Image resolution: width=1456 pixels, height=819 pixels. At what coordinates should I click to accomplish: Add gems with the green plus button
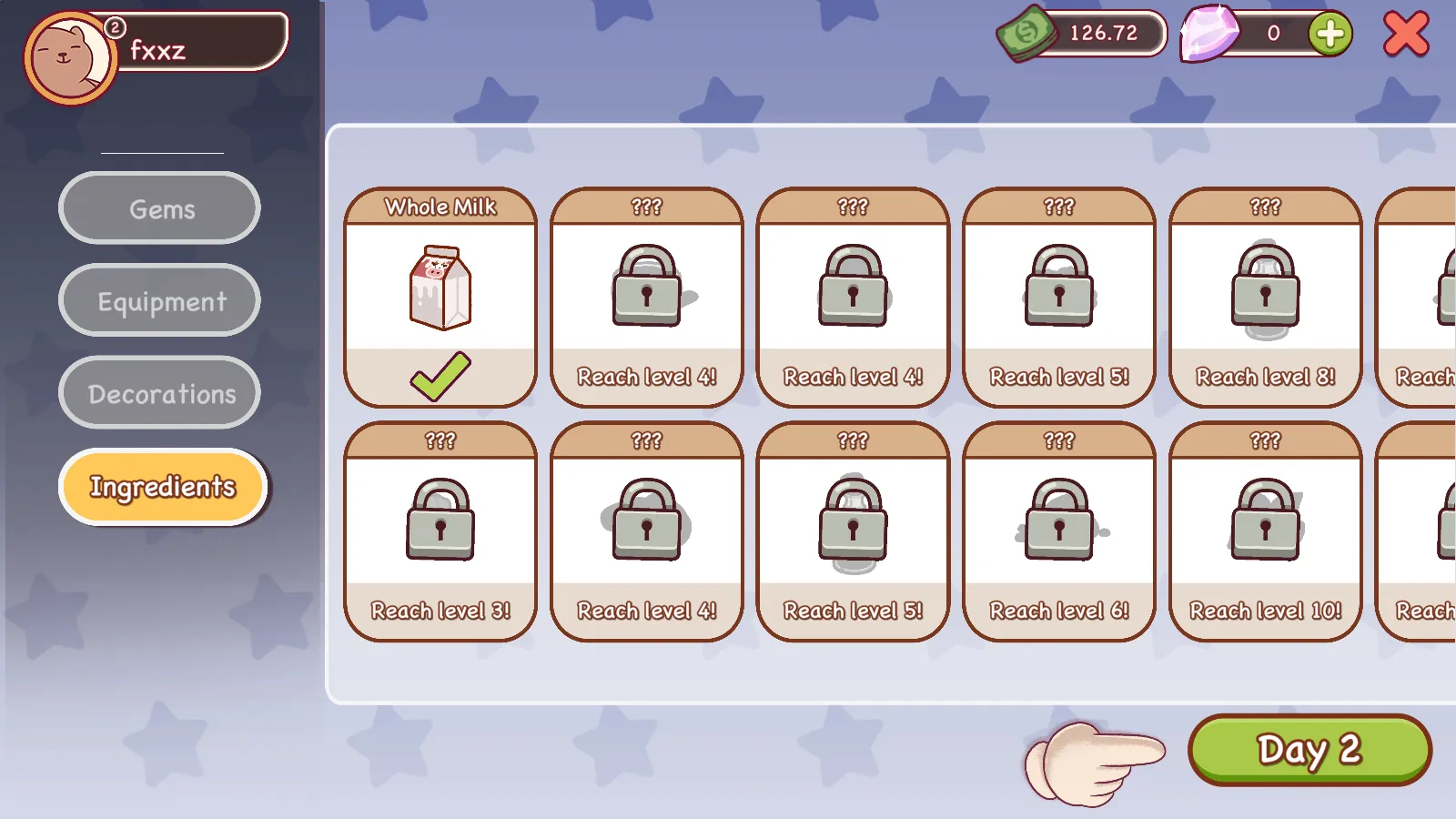coord(1330,35)
